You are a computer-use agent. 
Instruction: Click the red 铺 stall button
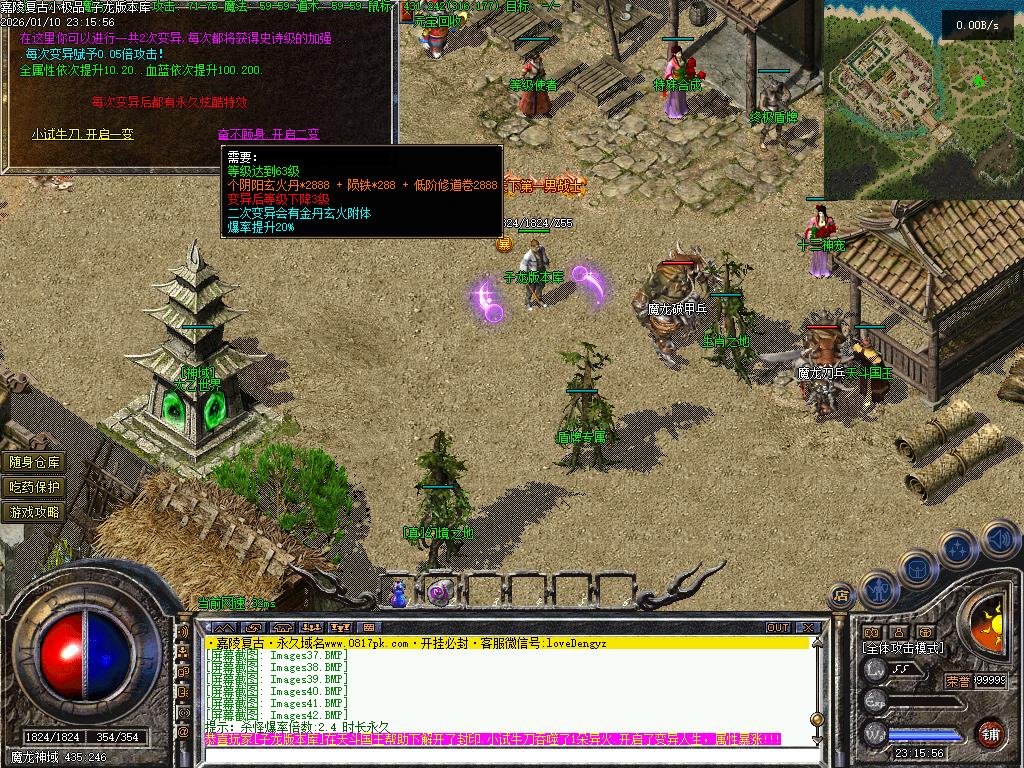point(989,733)
